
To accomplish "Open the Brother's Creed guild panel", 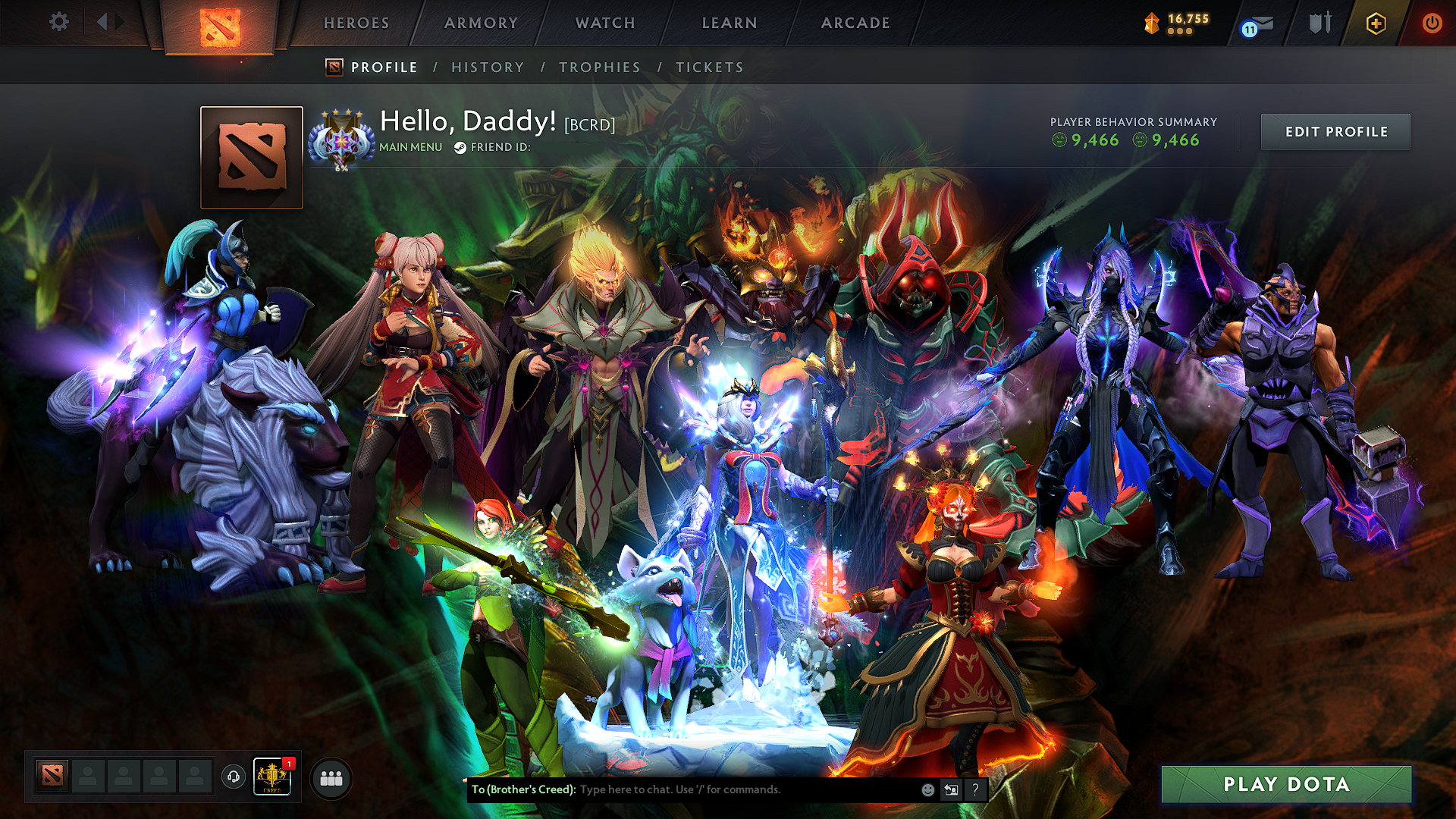I will [271, 777].
